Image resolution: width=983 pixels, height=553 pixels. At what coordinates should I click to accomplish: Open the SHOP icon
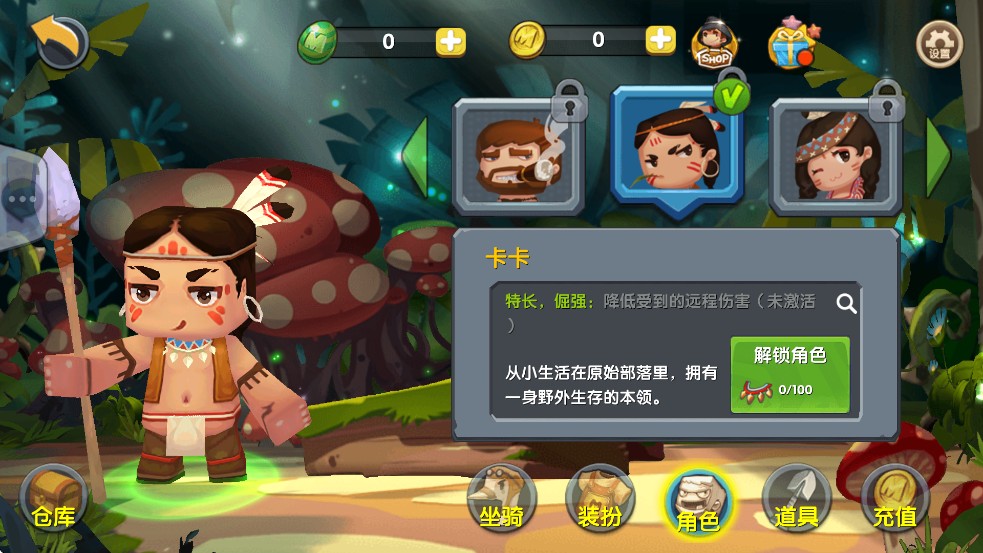(x=715, y=44)
